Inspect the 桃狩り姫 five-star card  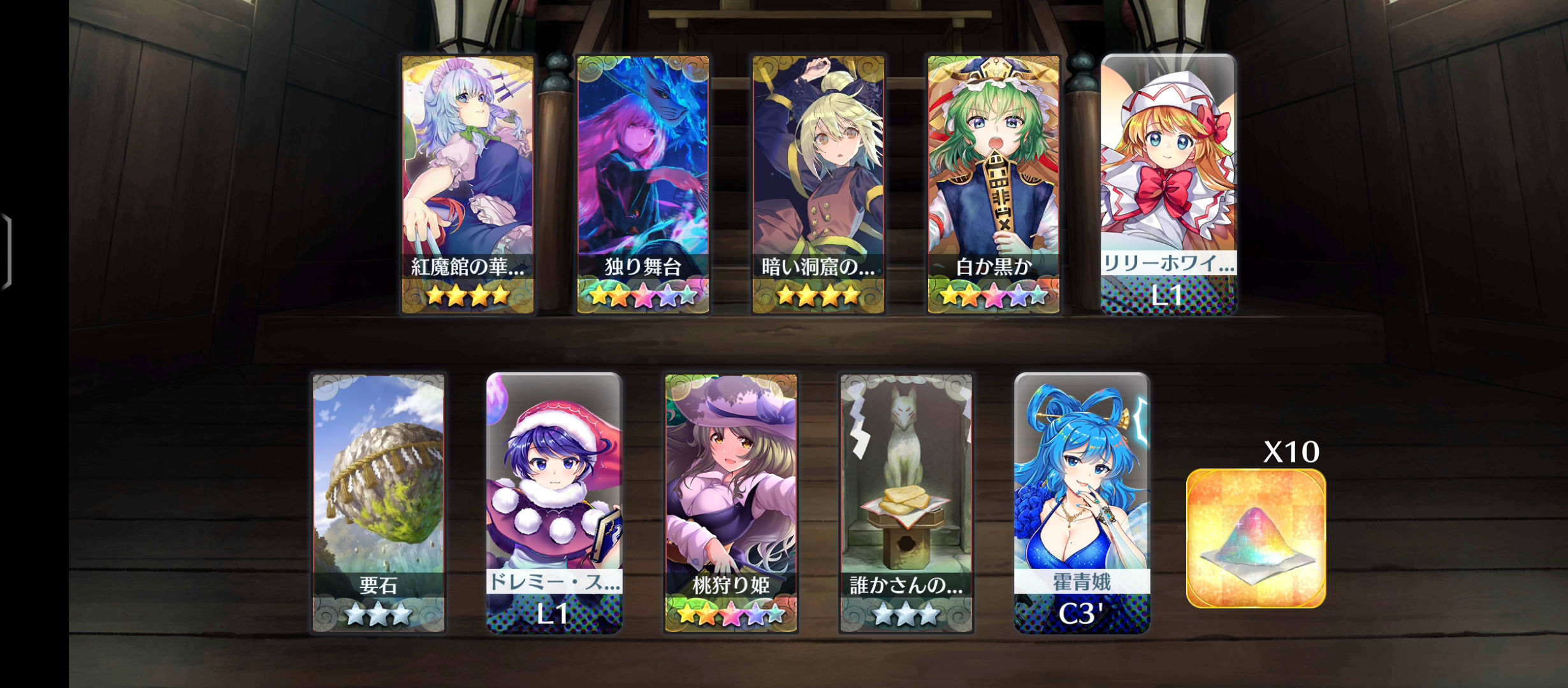[x=730, y=503]
